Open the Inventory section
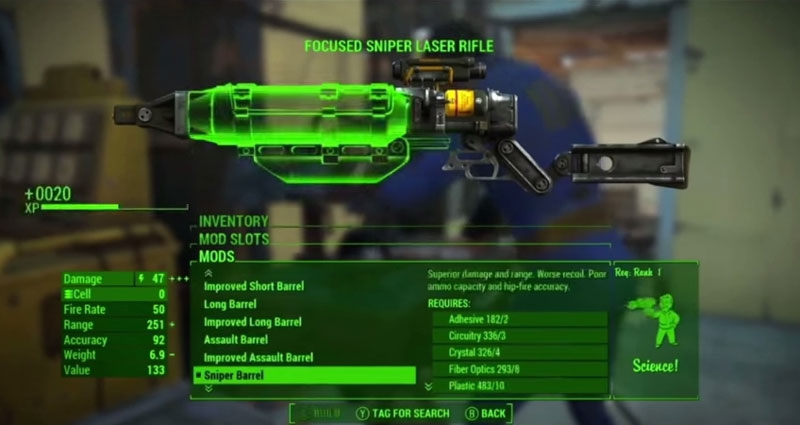Viewport: 800px width, 425px height. 234,221
